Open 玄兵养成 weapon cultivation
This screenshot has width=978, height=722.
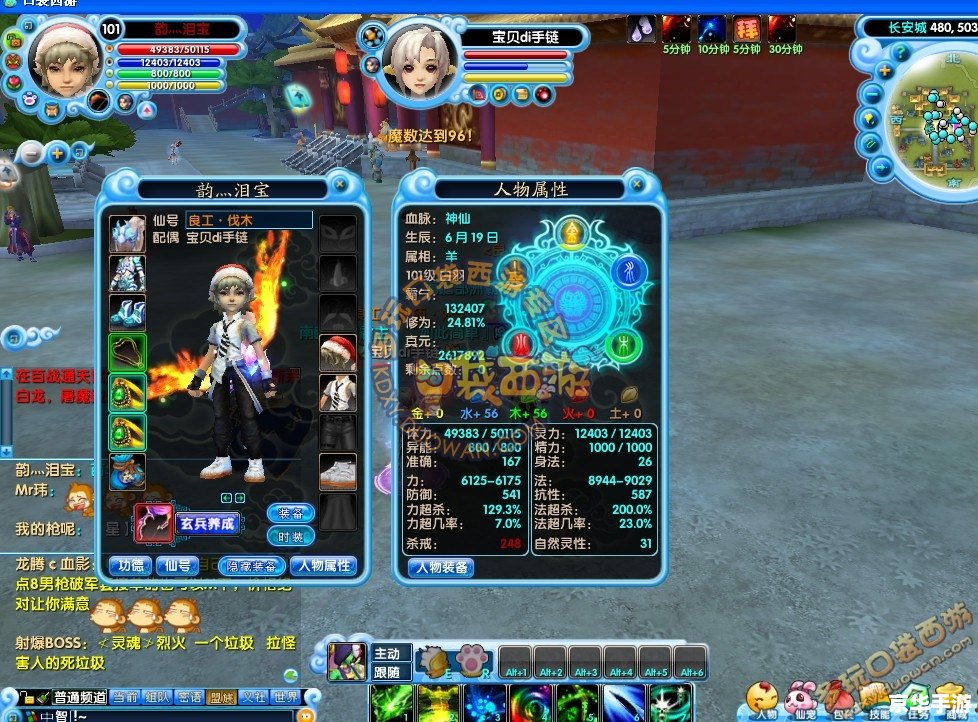(x=206, y=522)
